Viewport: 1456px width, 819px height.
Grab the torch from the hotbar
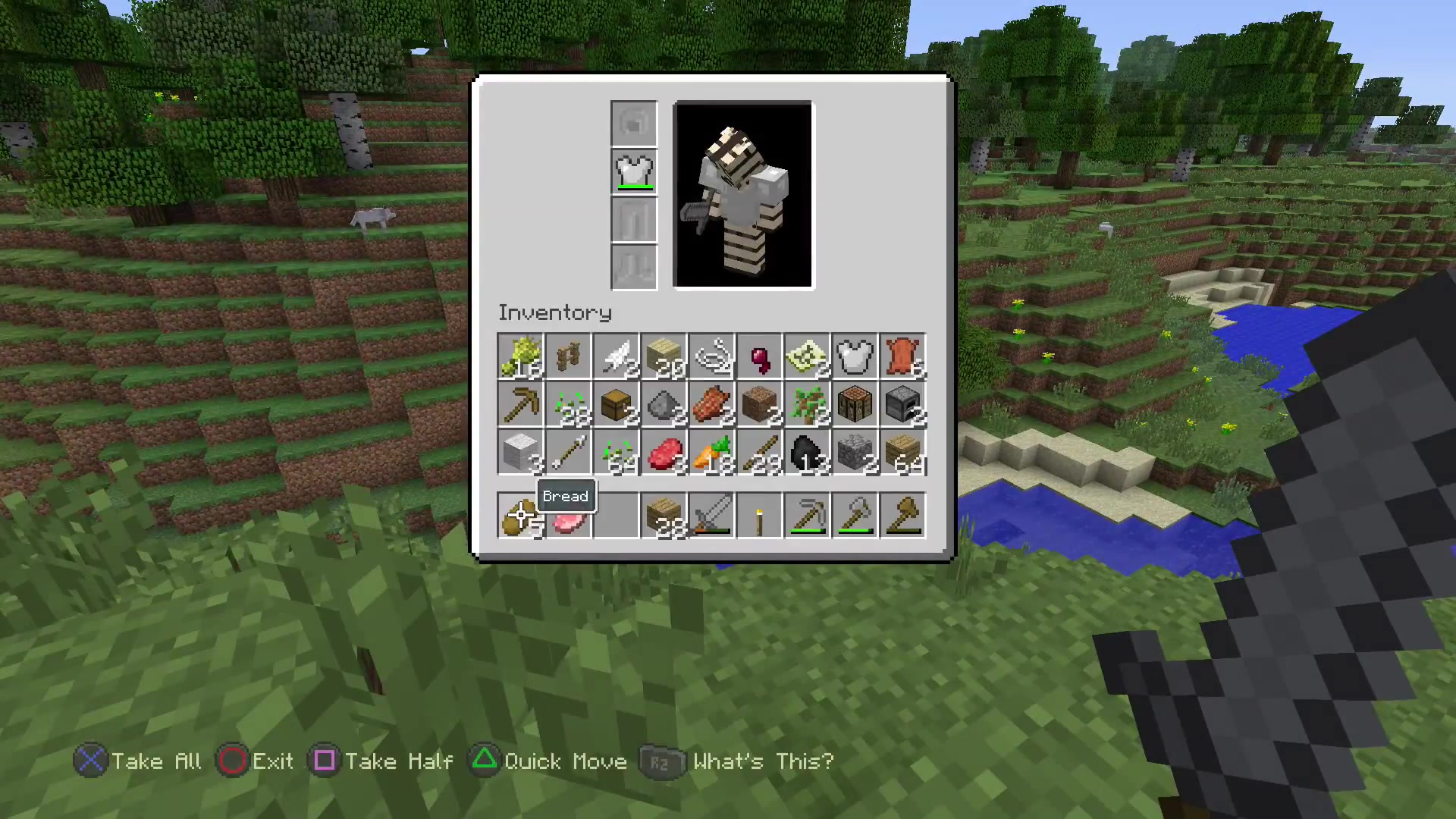[x=759, y=516]
